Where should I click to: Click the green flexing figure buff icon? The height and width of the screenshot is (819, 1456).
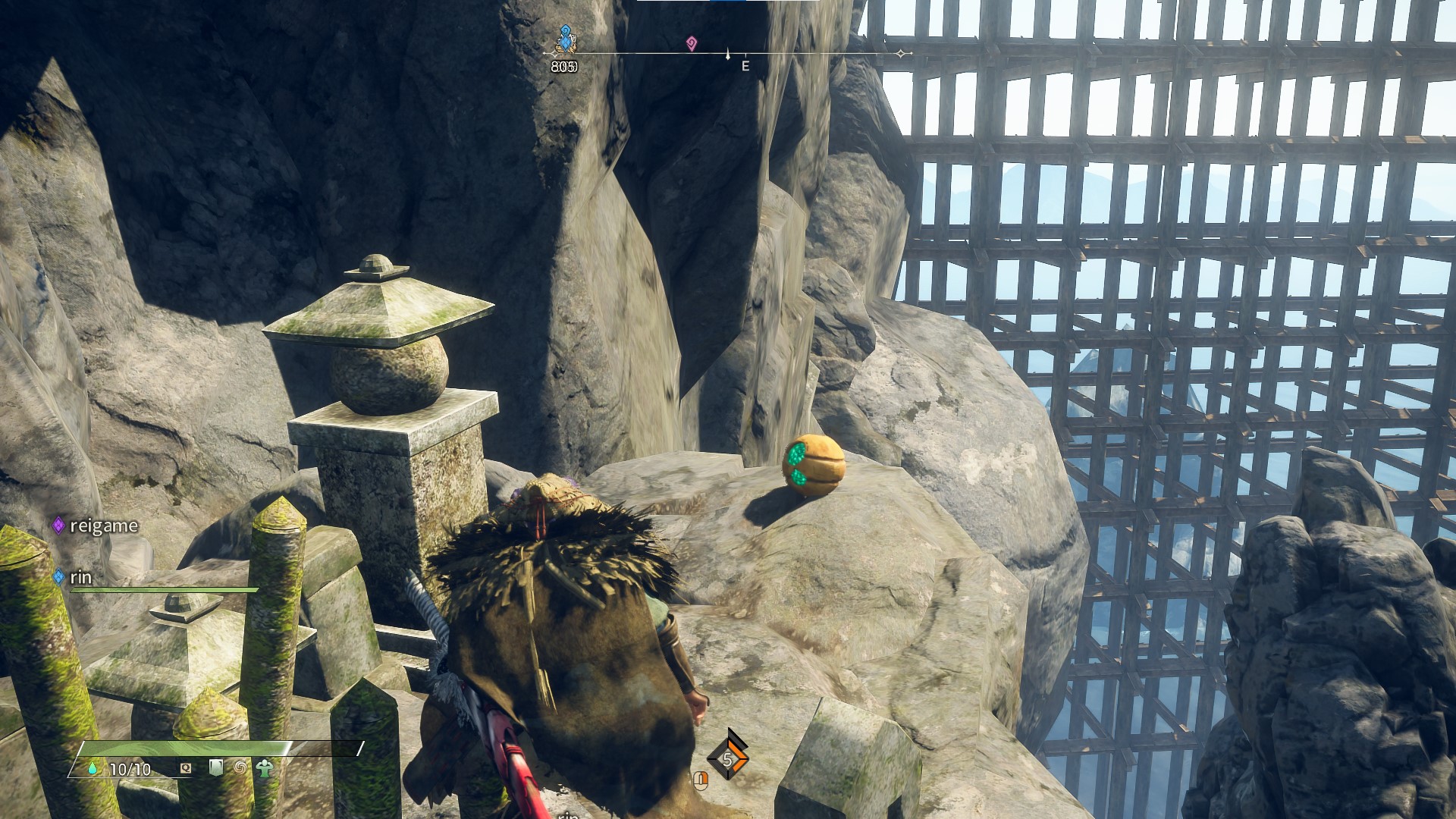(264, 768)
